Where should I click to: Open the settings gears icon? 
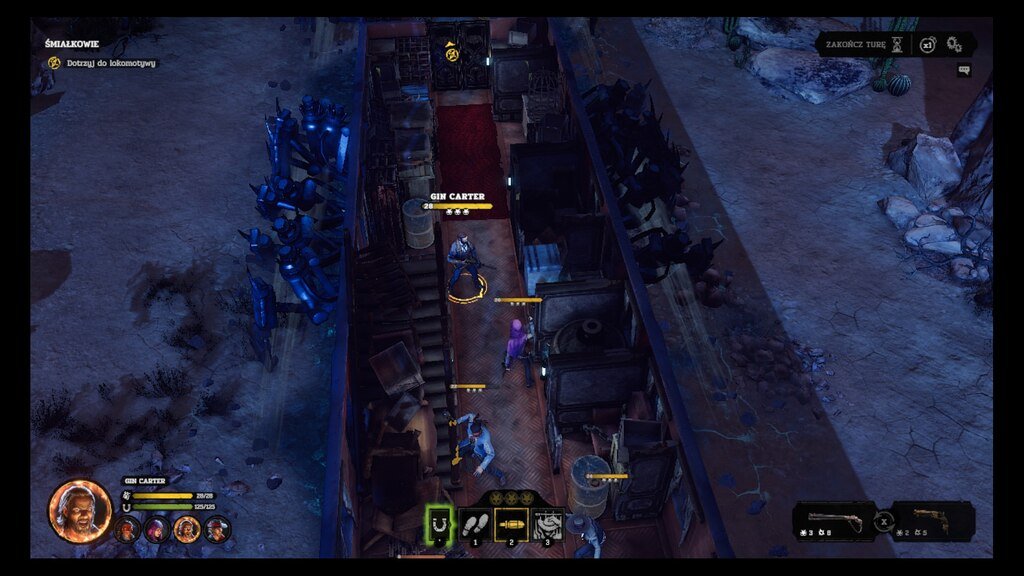(x=954, y=44)
